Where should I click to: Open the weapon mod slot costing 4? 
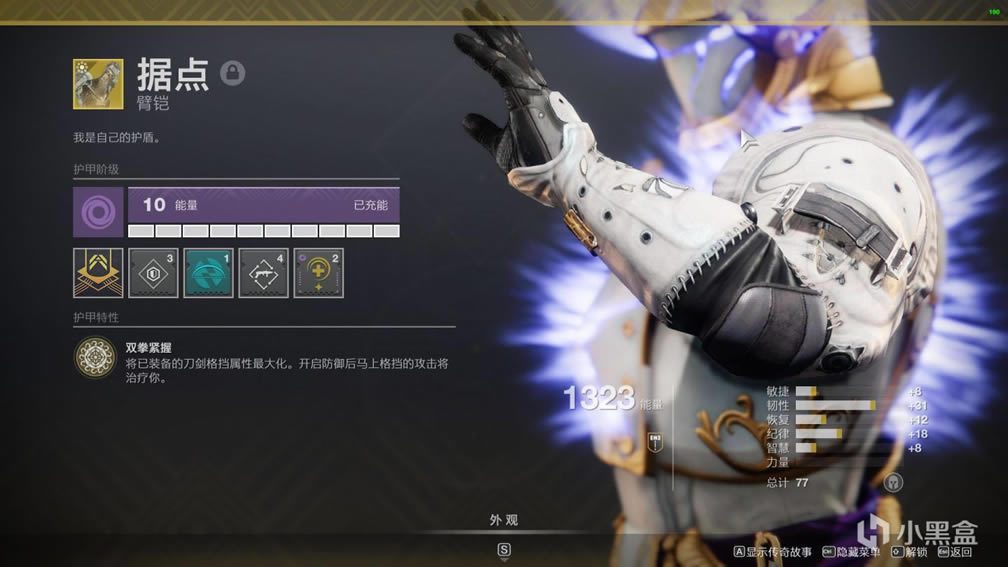[x=263, y=273]
